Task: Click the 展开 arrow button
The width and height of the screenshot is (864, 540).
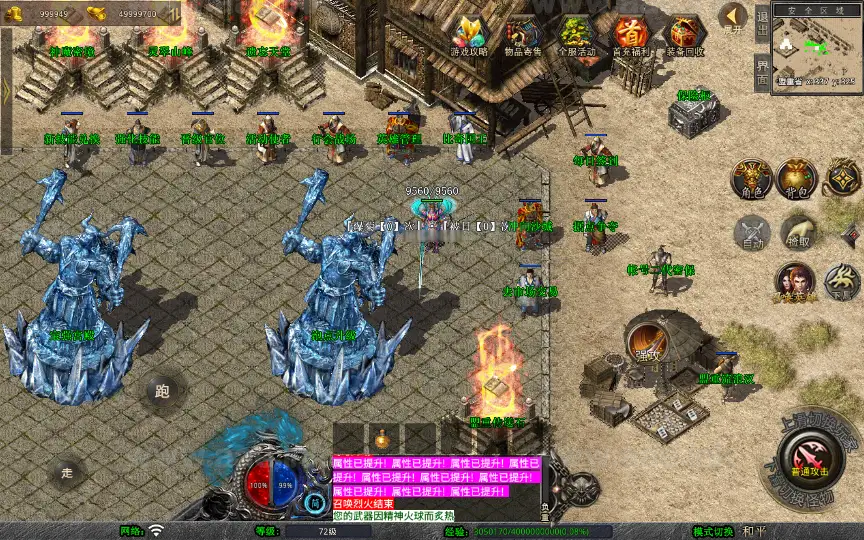Action: tap(733, 17)
